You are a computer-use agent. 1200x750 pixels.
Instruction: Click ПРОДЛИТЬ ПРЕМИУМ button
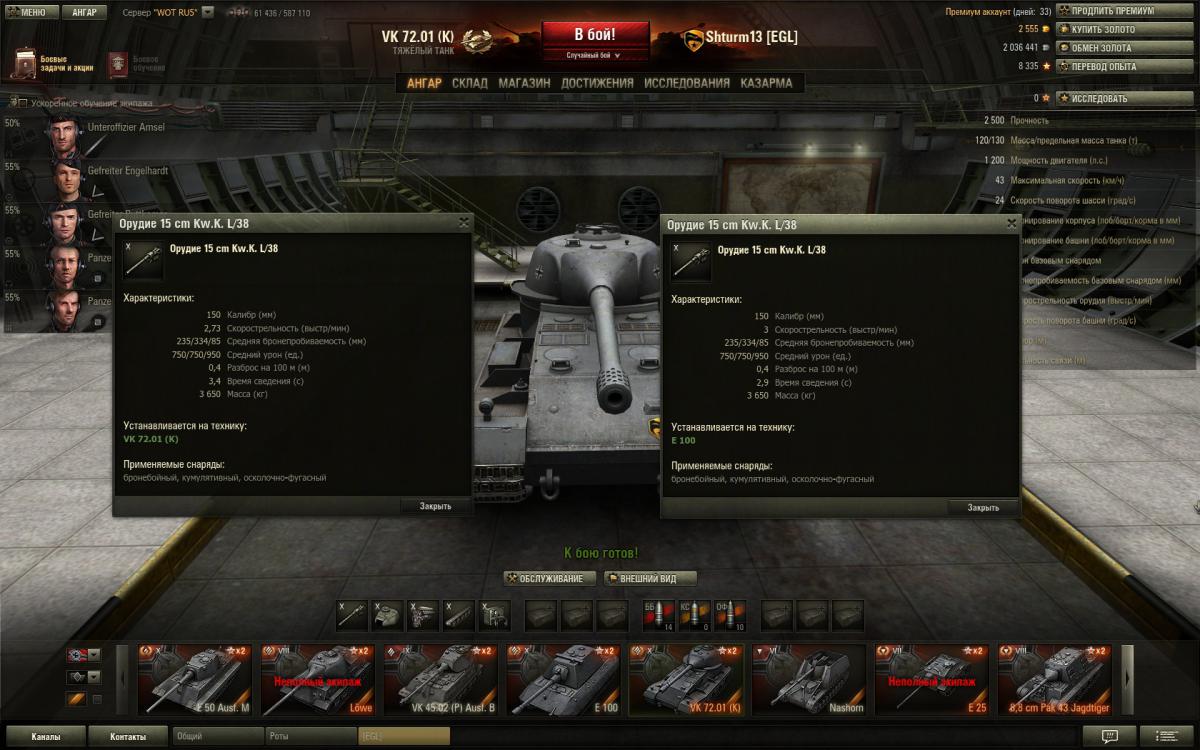1125,11
